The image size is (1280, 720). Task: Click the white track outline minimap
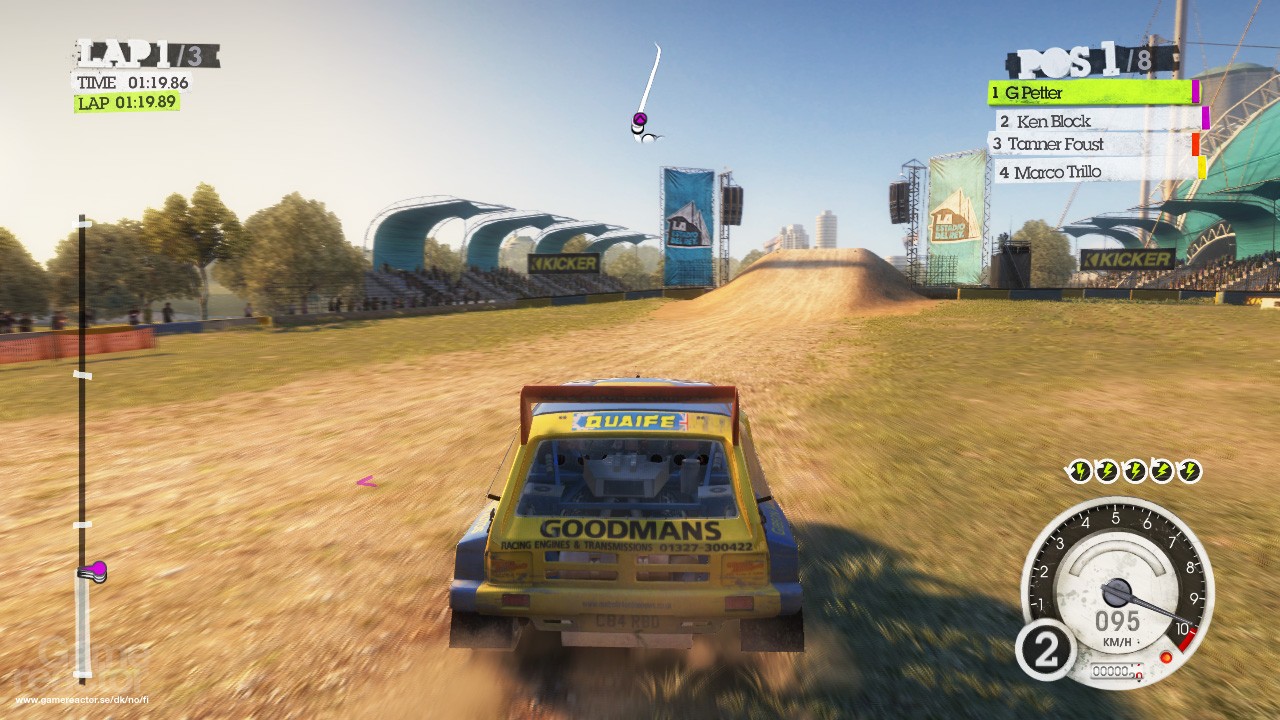(x=648, y=93)
